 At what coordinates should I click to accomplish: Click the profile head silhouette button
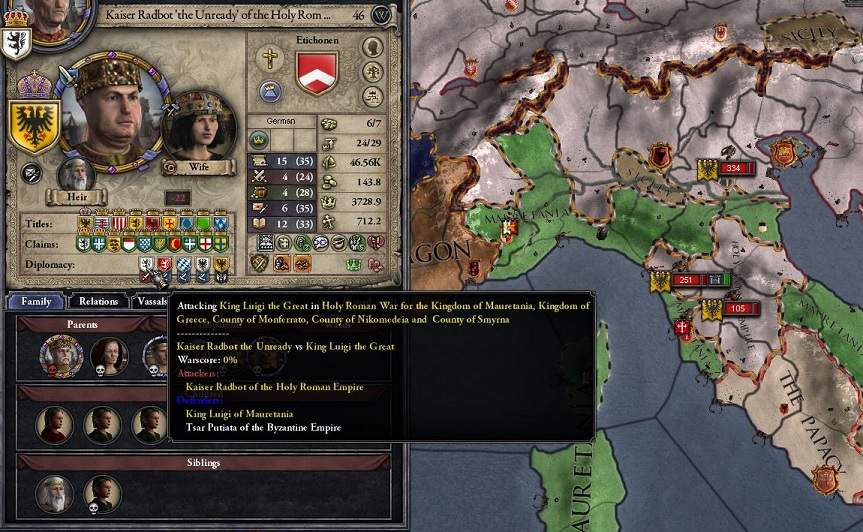[373, 47]
